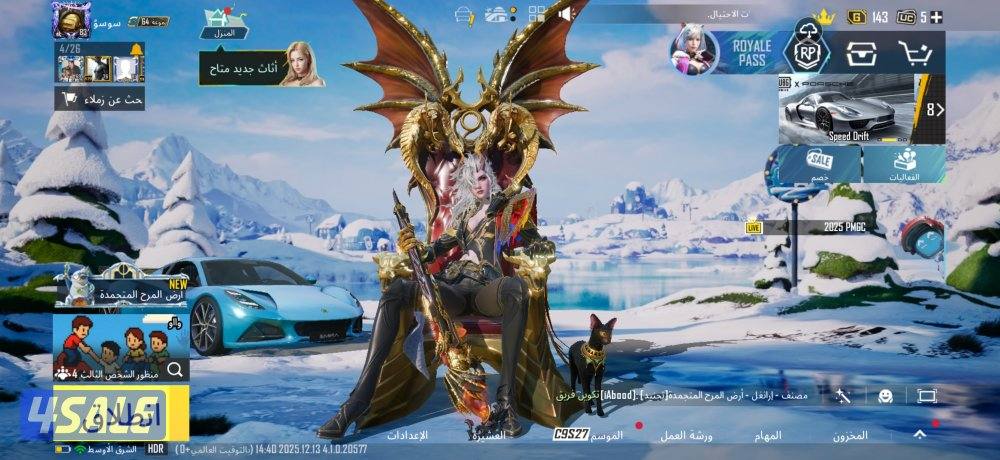Toggle the speaker sound icon
This screenshot has width=1000, height=460.
[x=565, y=14]
